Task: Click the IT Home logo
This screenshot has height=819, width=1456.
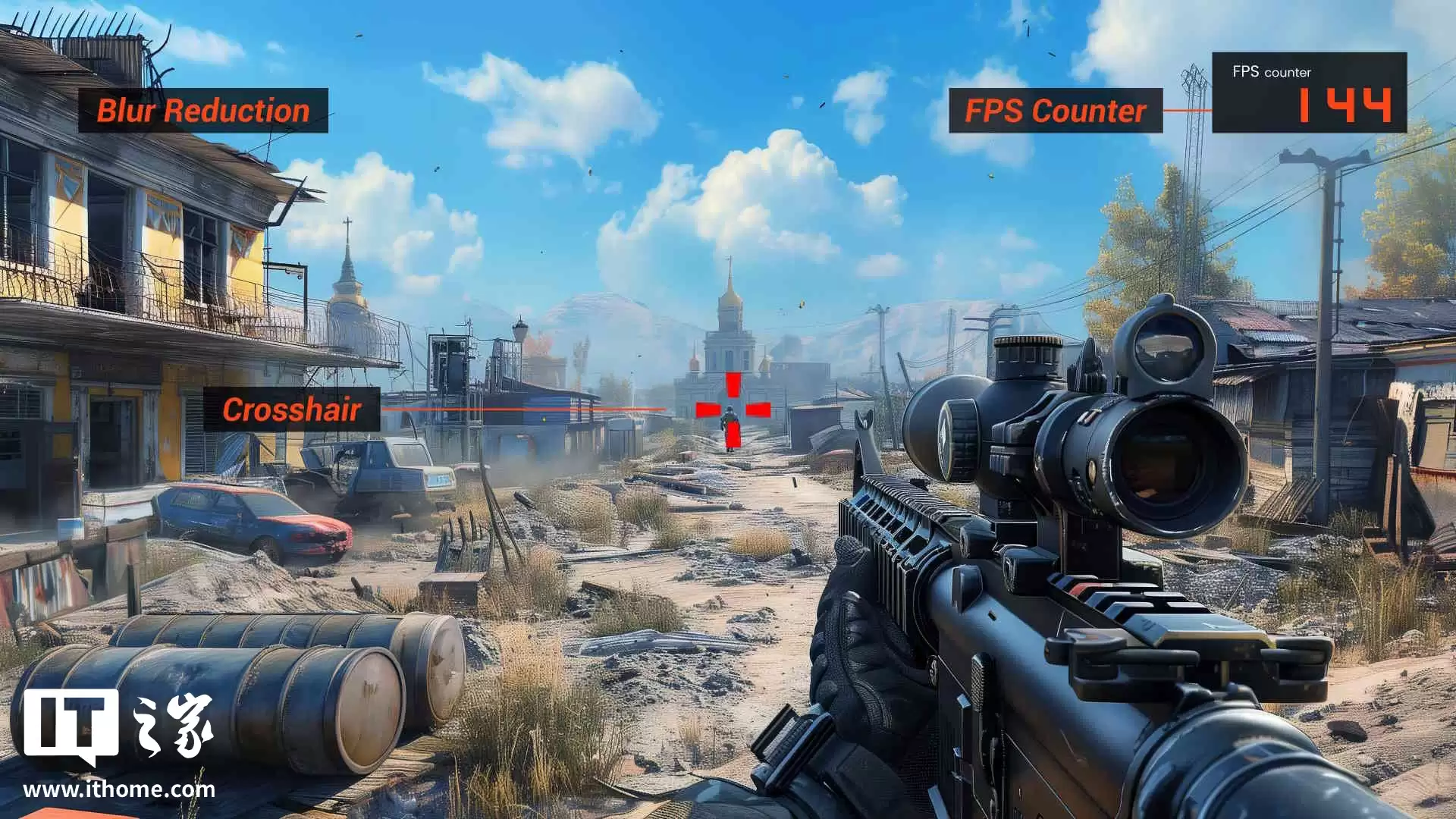Action: (118, 726)
